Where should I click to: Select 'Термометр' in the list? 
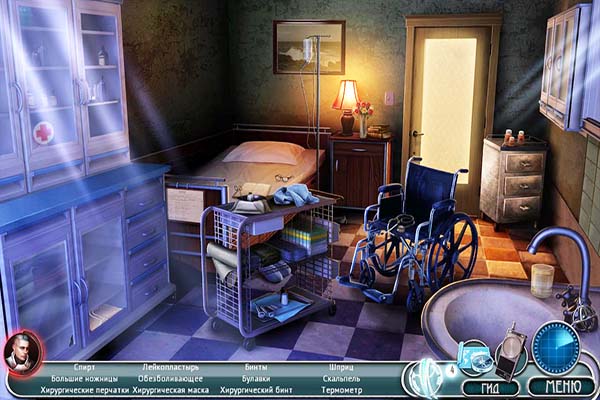coord(342,391)
